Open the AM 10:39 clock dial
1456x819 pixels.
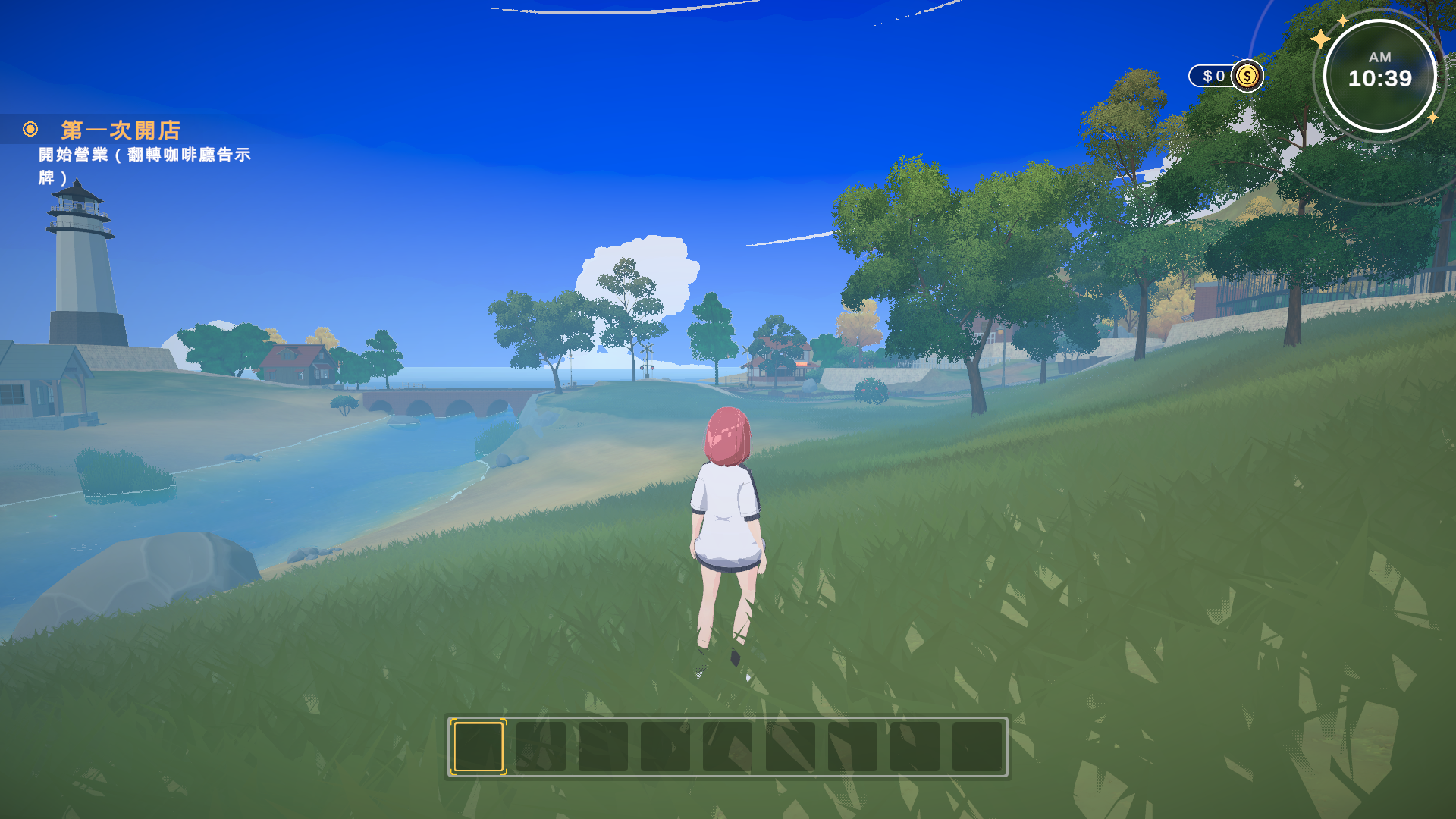[x=1379, y=76]
